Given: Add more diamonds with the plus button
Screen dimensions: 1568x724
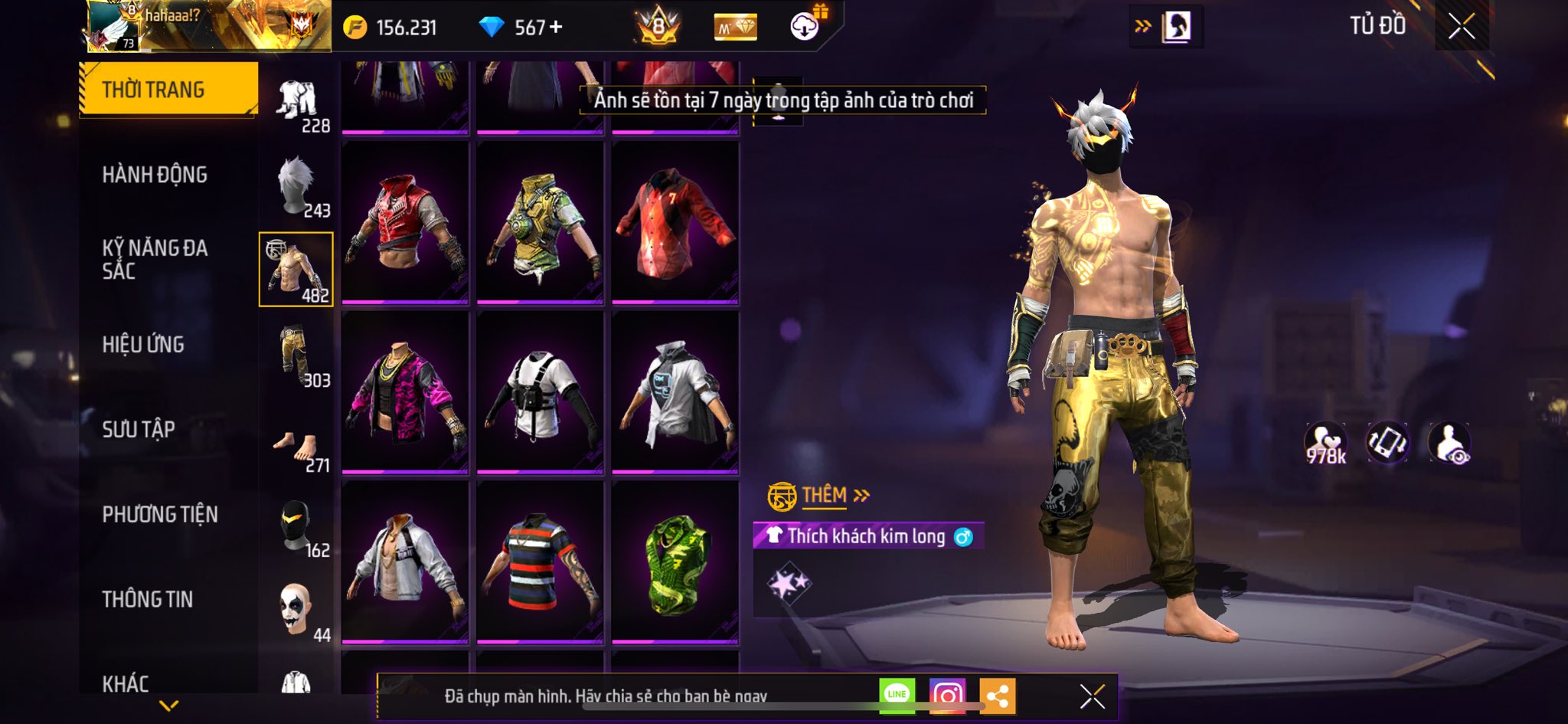Looking at the screenshot, I should coord(557,28).
